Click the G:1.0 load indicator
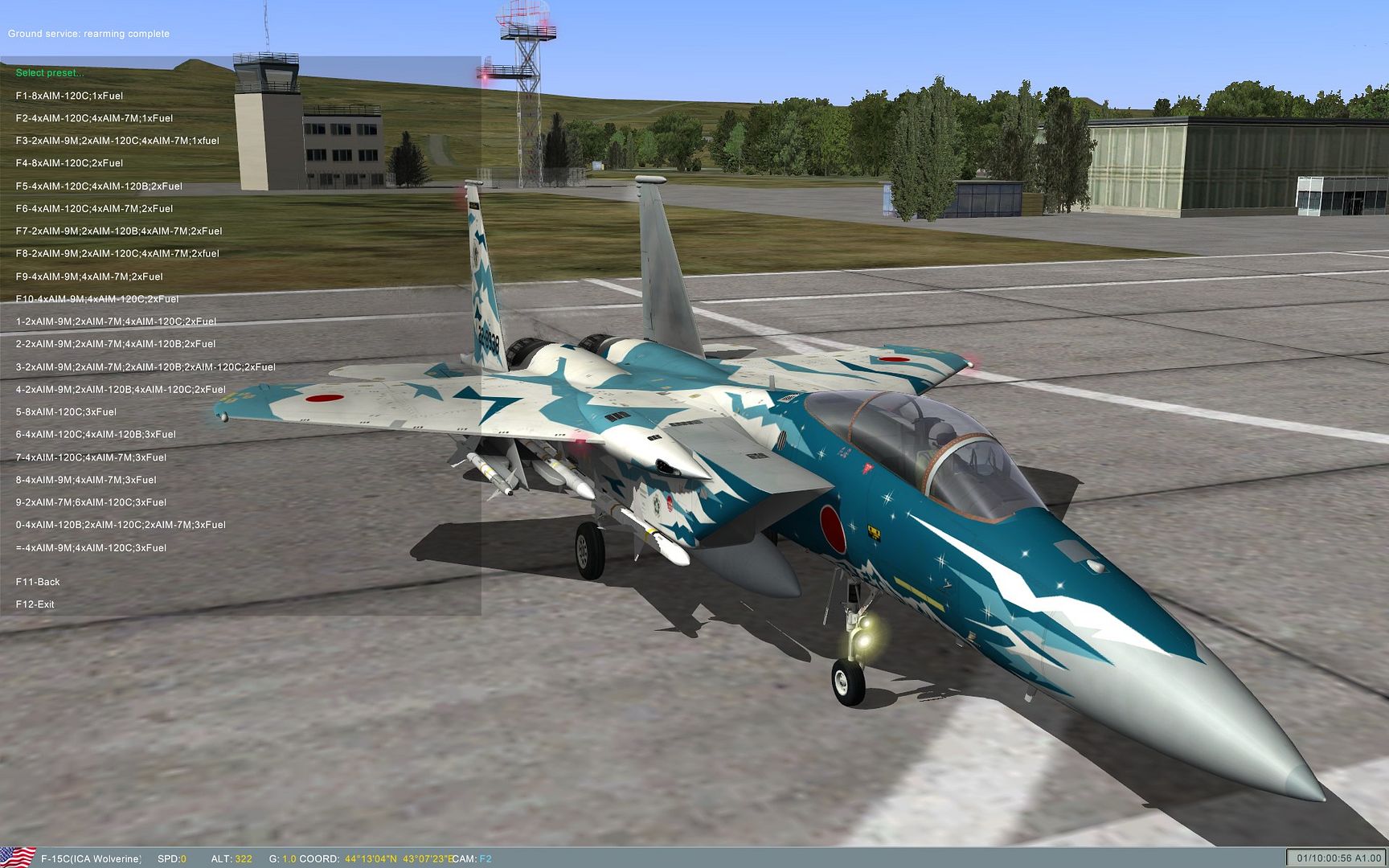1389x868 pixels. 281,858
